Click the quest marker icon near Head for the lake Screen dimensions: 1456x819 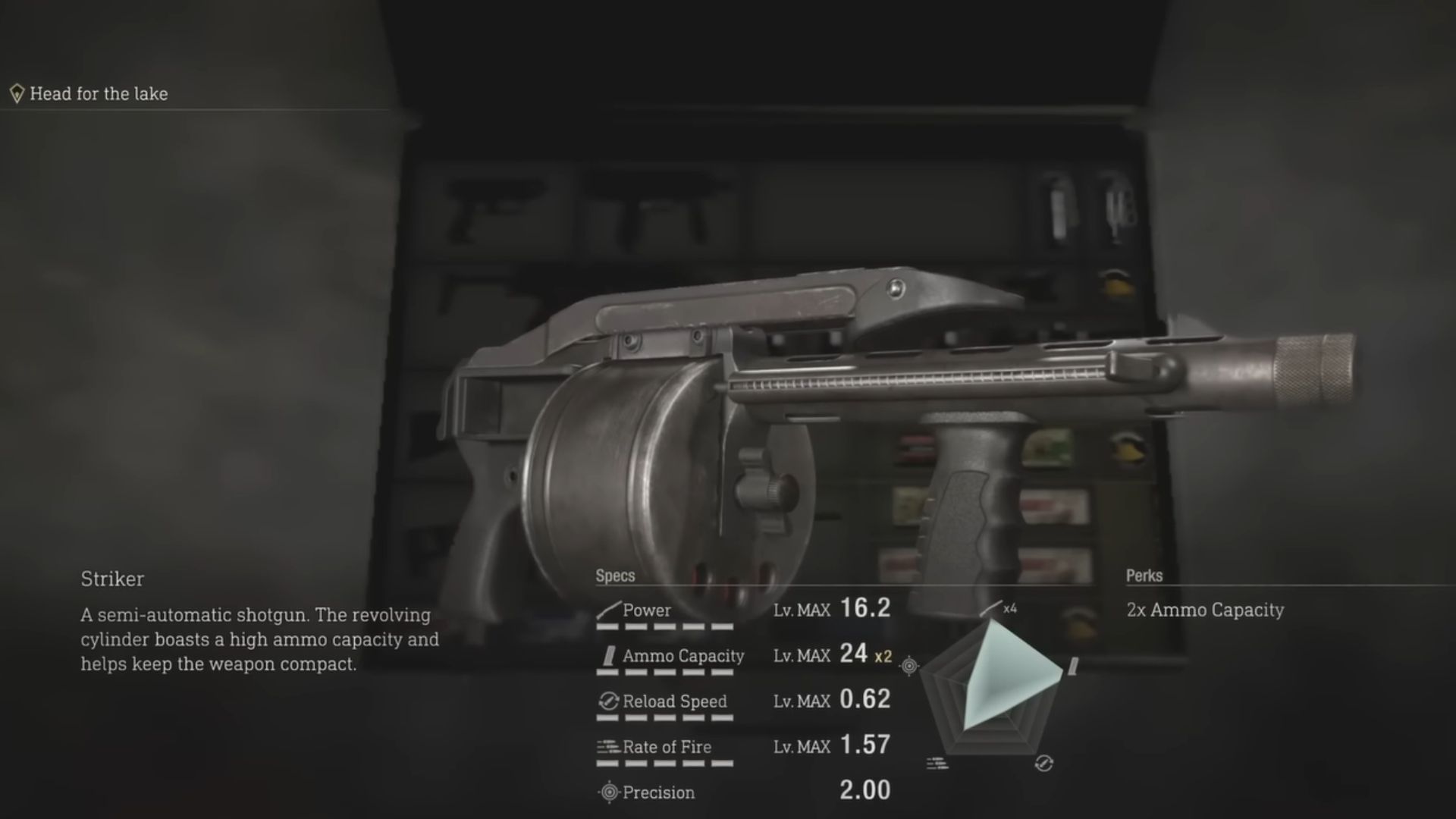pos(17,93)
